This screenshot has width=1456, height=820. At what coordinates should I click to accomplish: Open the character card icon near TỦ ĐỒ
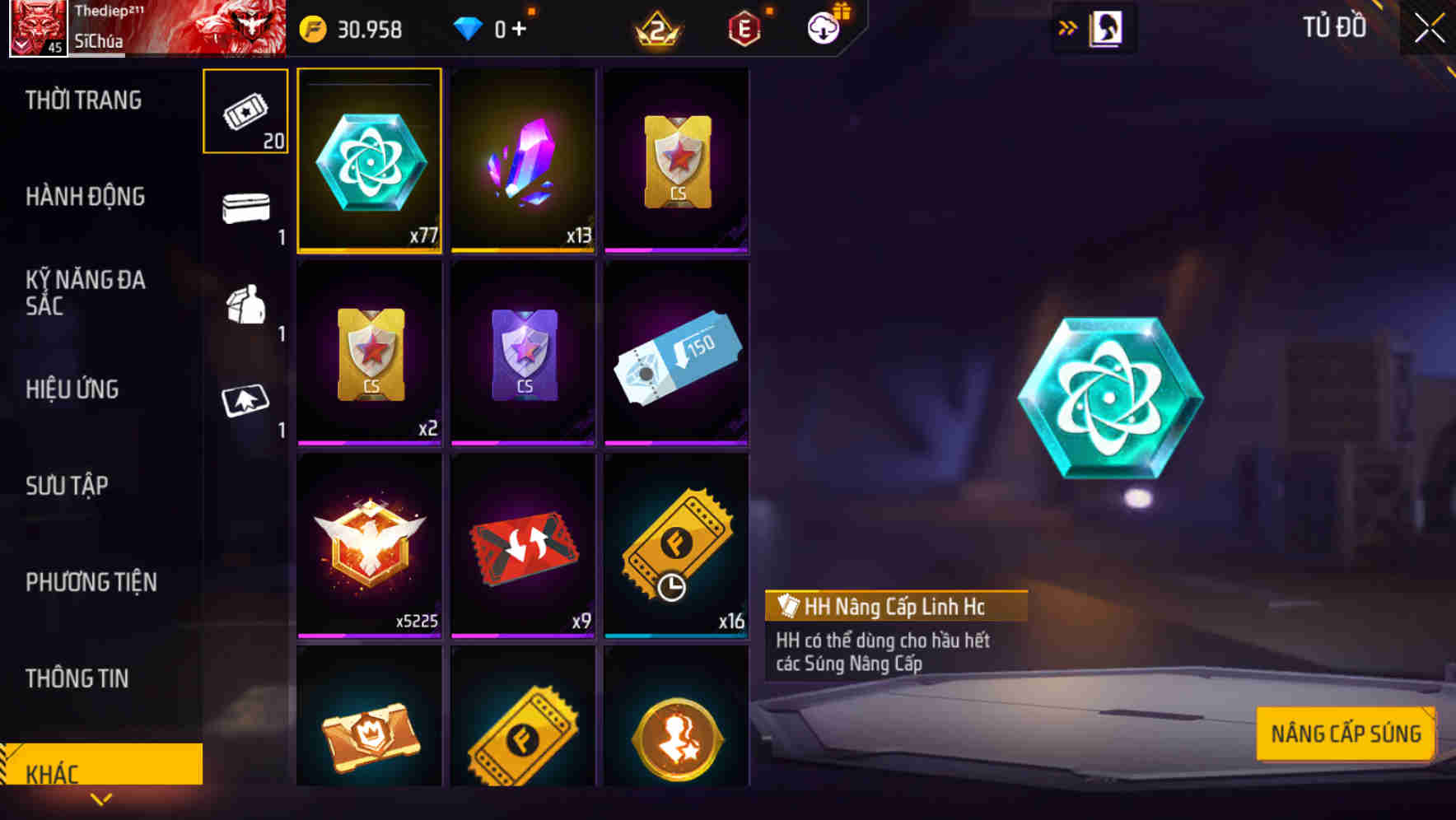click(x=1104, y=27)
